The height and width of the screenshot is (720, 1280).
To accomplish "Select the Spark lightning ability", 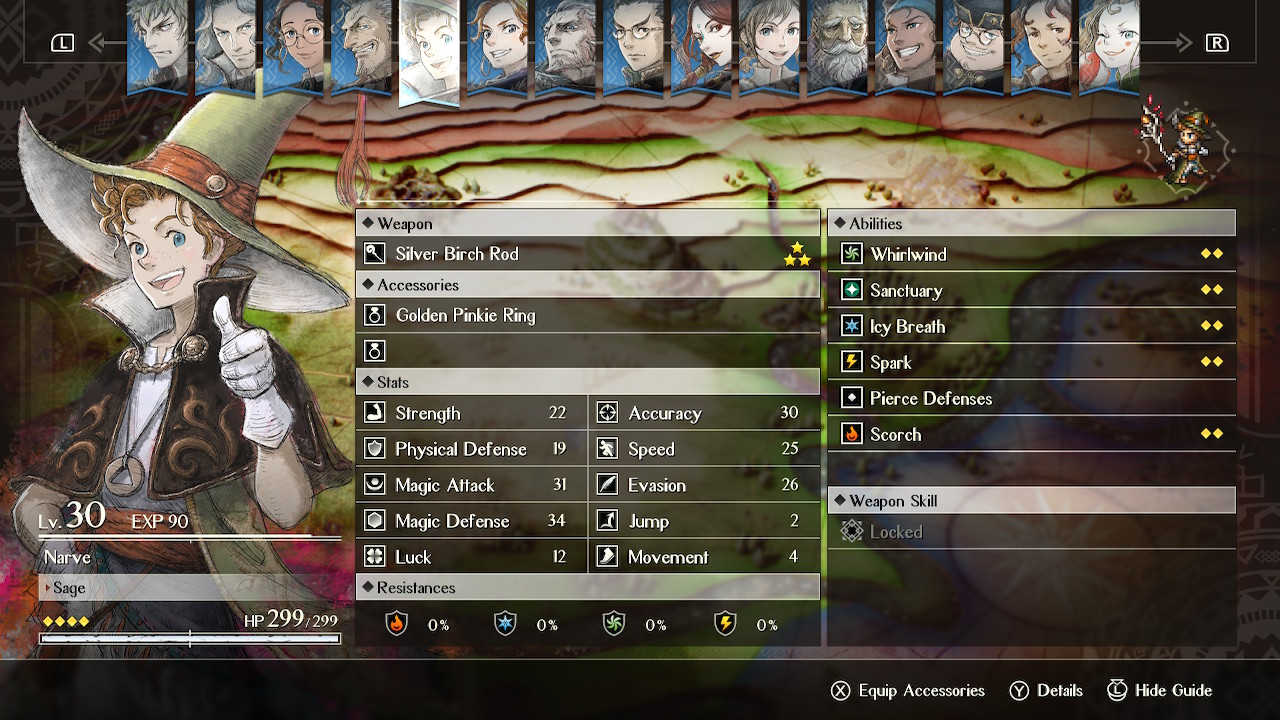I will pos(1031,362).
